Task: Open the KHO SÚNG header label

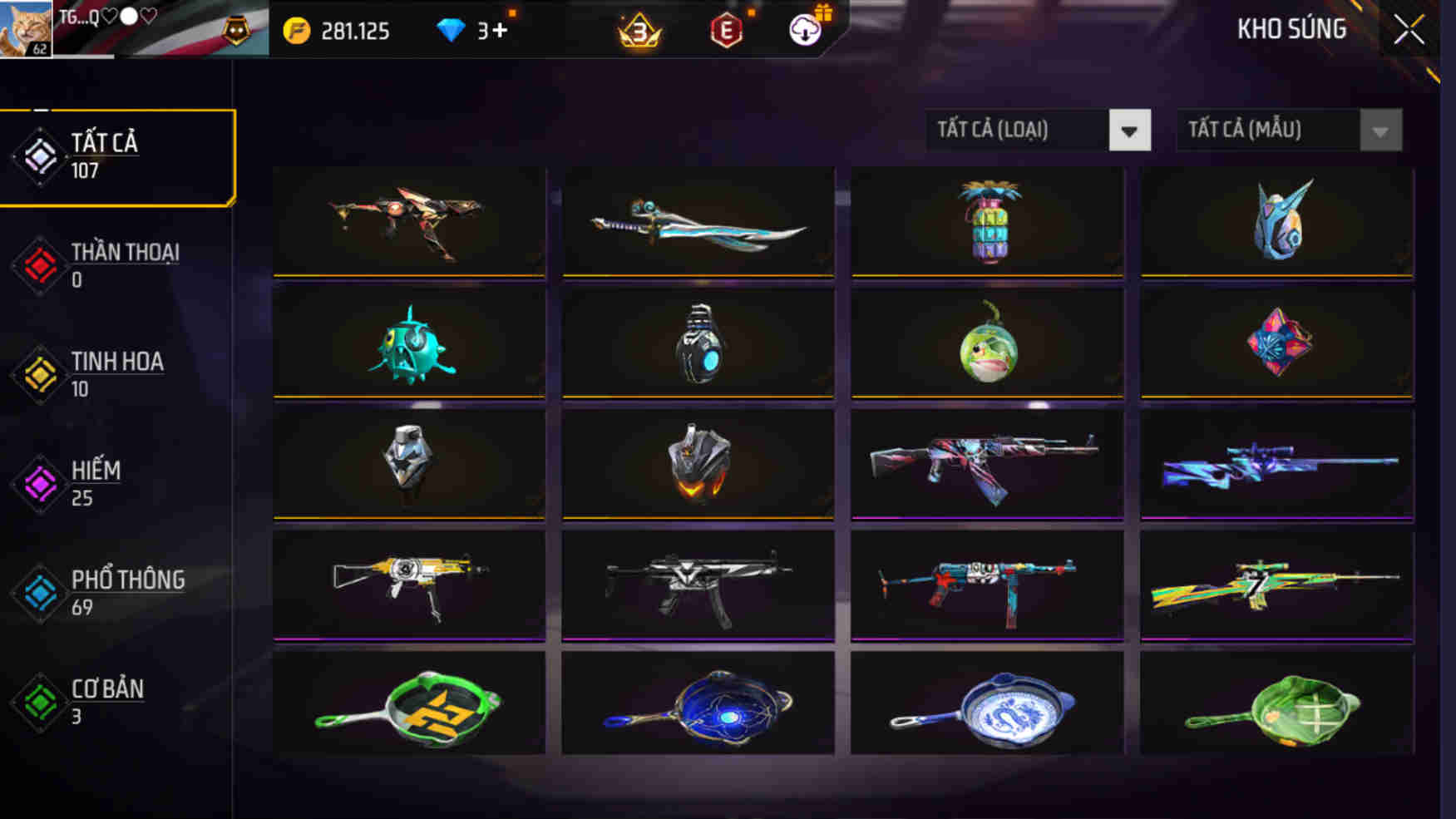Action: [1291, 27]
